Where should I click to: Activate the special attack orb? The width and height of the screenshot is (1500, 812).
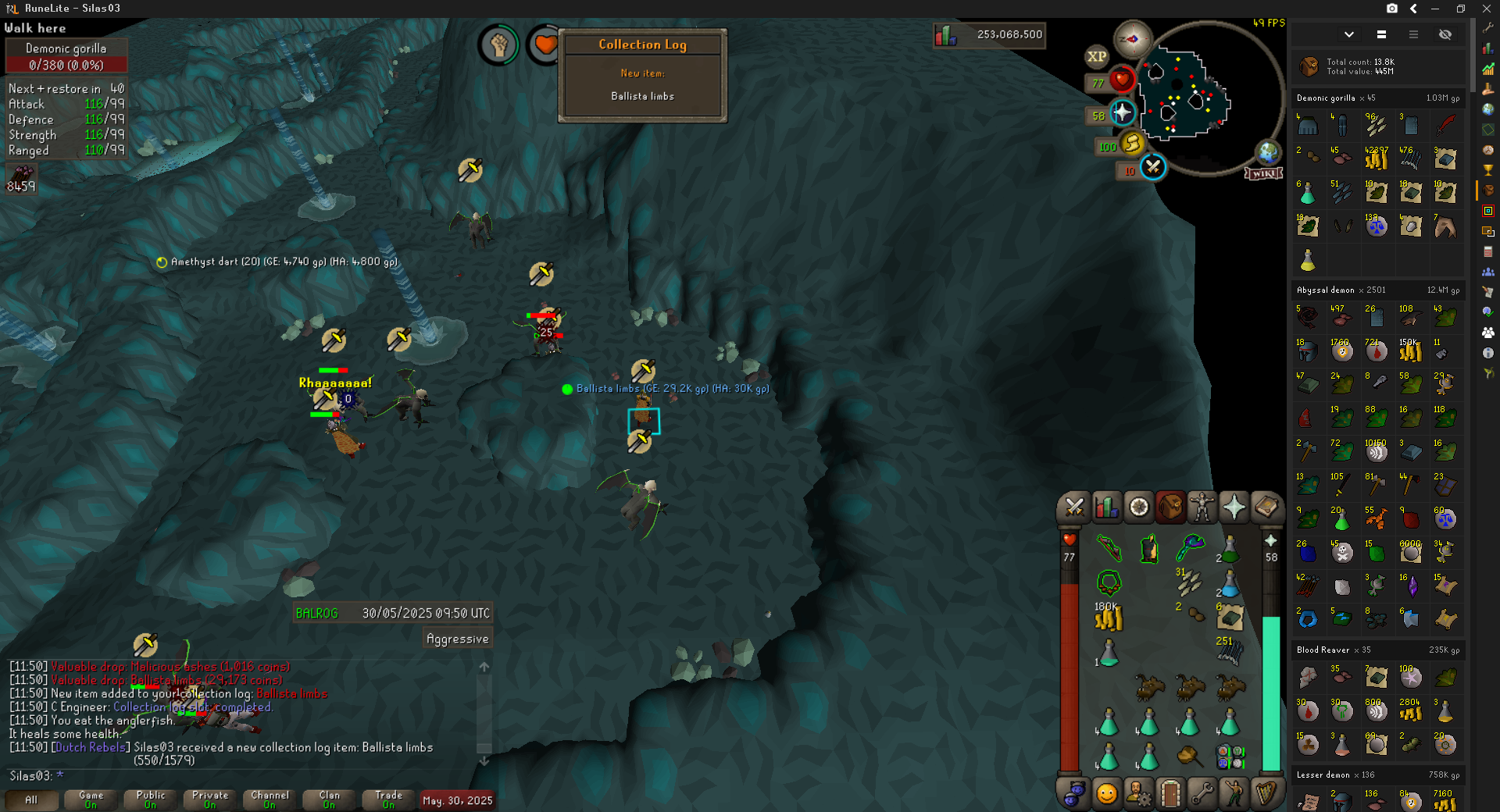[1152, 167]
